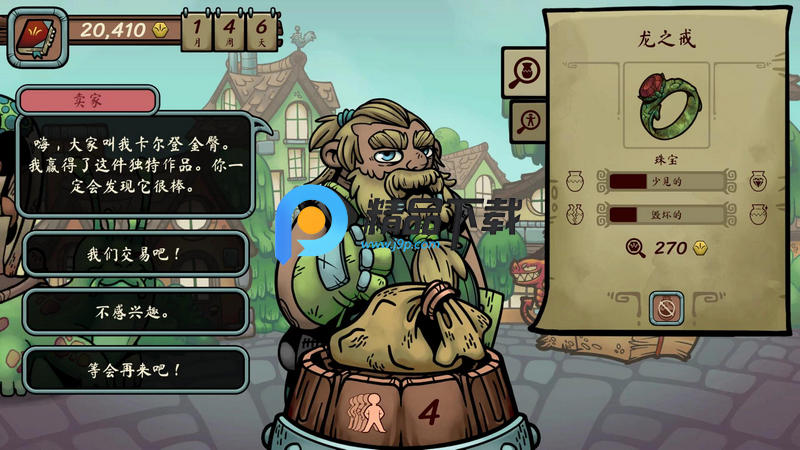The width and height of the screenshot is (800, 450).
Task: Choose the "我们交易吧！" dialogue option
Action: 135,254
